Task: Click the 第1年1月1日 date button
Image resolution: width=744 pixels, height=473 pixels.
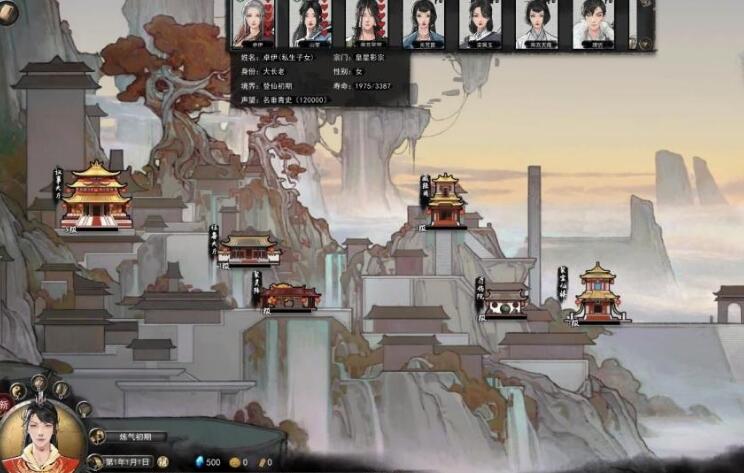Action: point(126,462)
